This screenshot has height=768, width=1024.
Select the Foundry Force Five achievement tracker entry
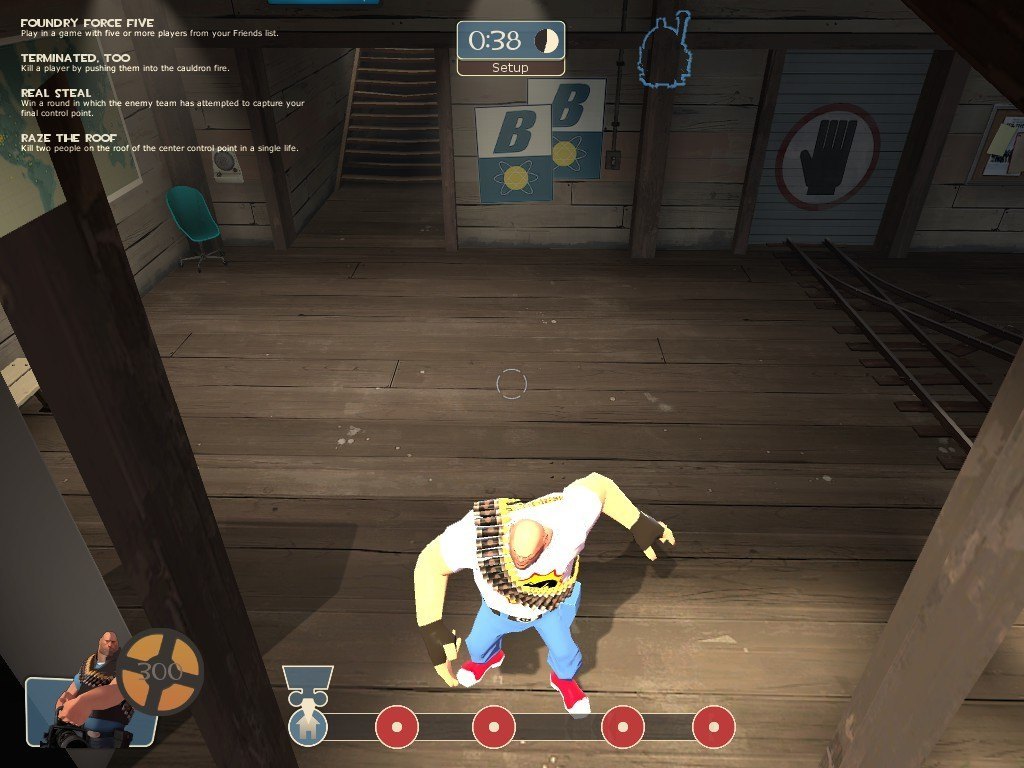coord(88,23)
